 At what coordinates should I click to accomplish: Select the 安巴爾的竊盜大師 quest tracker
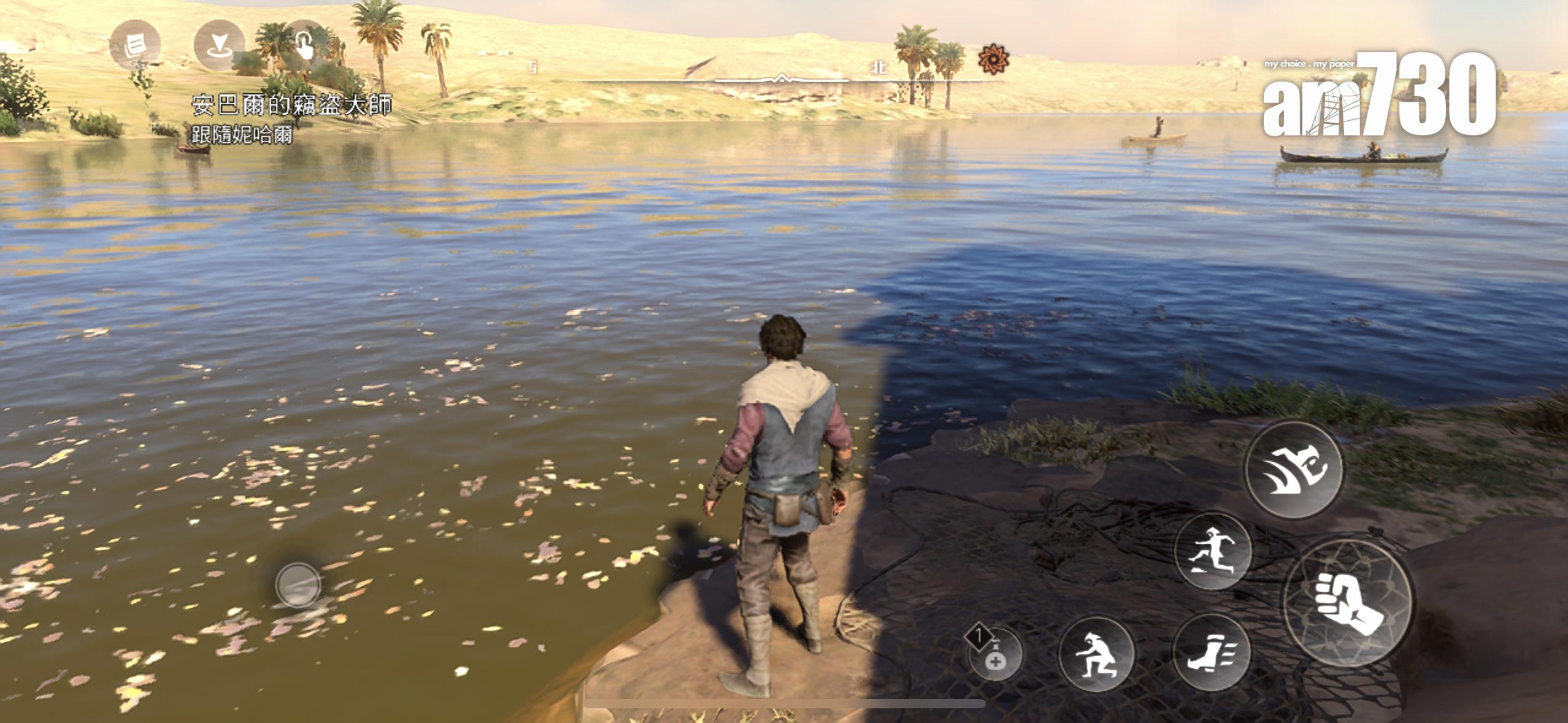pyautogui.click(x=291, y=105)
